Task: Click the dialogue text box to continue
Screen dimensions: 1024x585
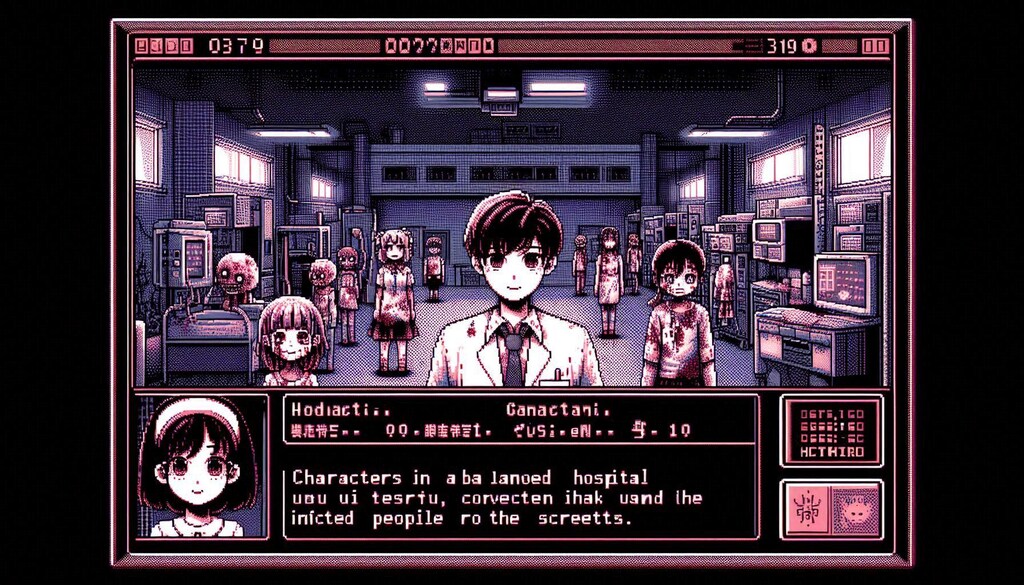Action: tap(520, 497)
